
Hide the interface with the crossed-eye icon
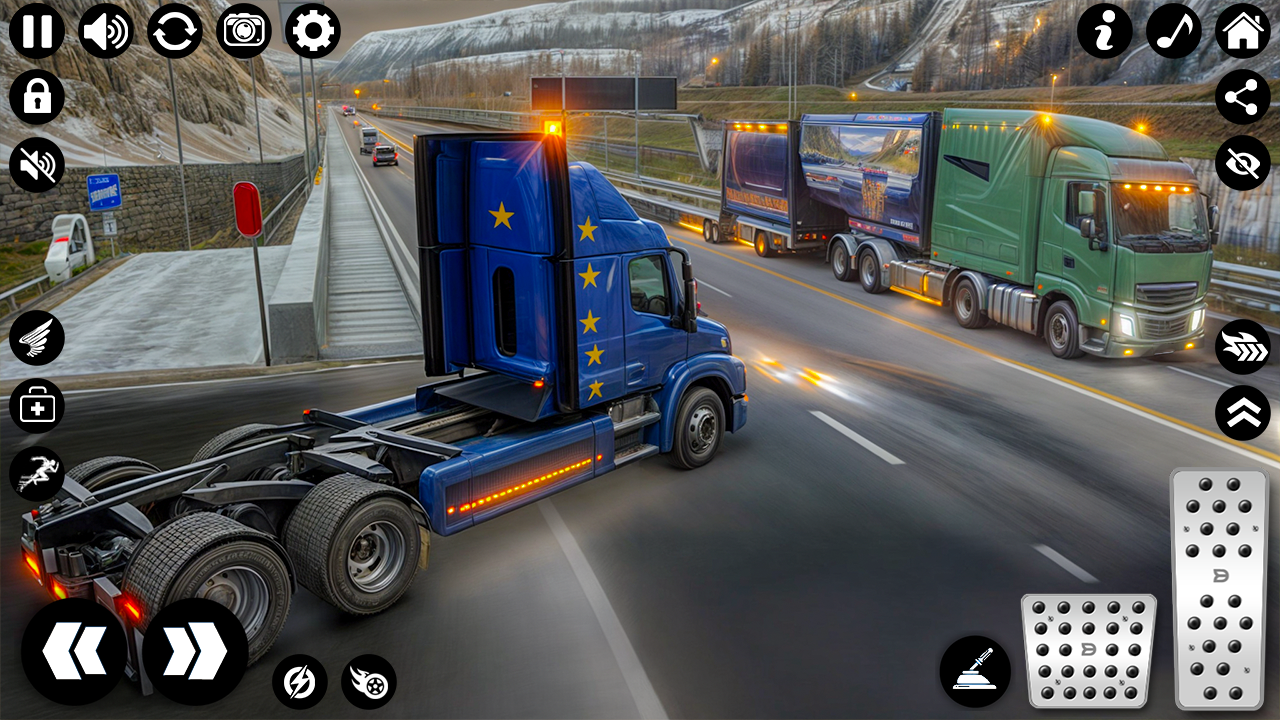(1243, 164)
